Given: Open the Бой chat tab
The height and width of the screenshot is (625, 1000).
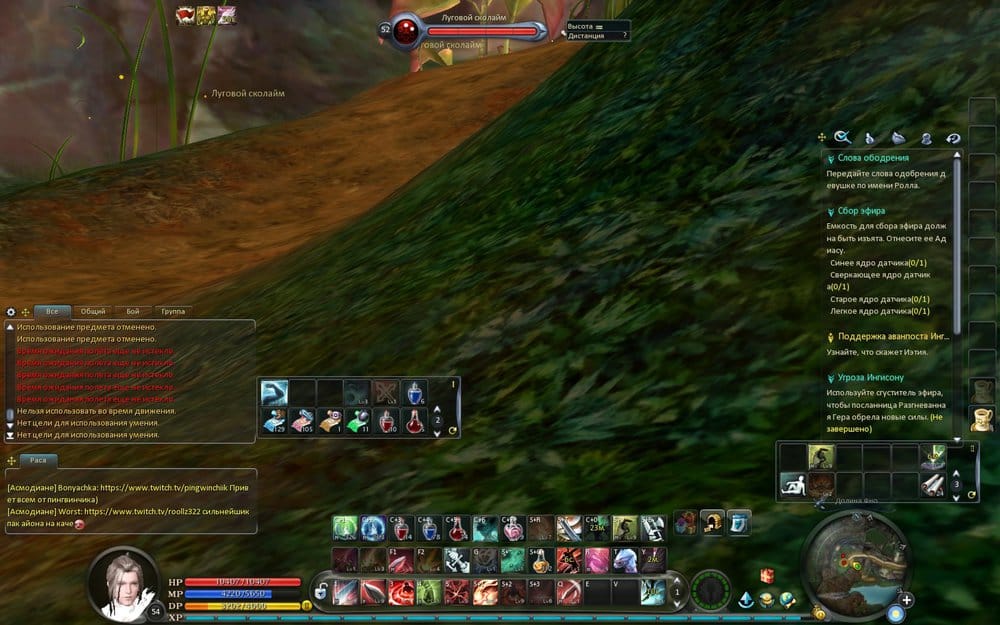Looking at the screenshot, I should (x=133, y=311).
